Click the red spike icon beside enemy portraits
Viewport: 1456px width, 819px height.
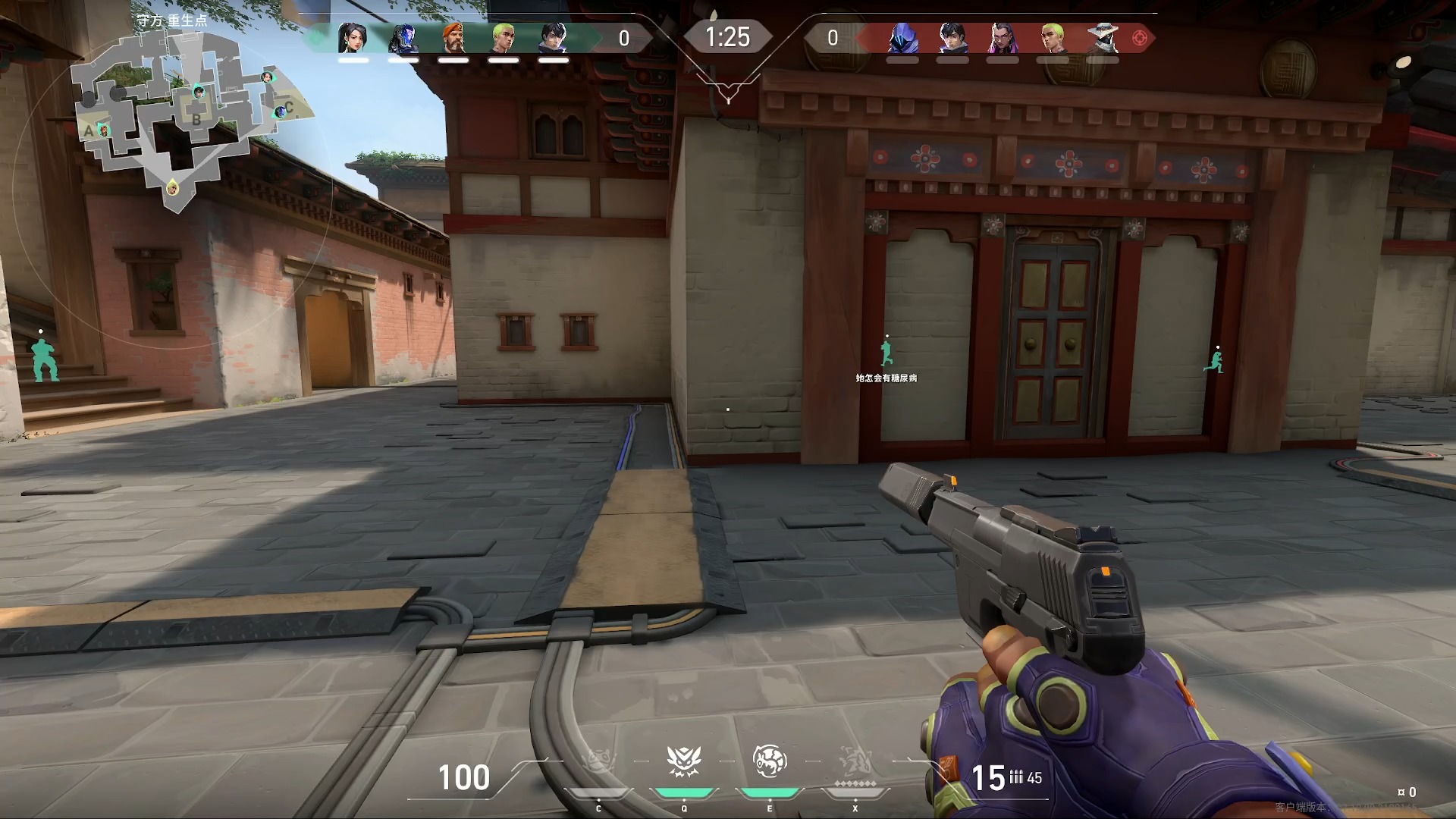tap(1139, 38)
